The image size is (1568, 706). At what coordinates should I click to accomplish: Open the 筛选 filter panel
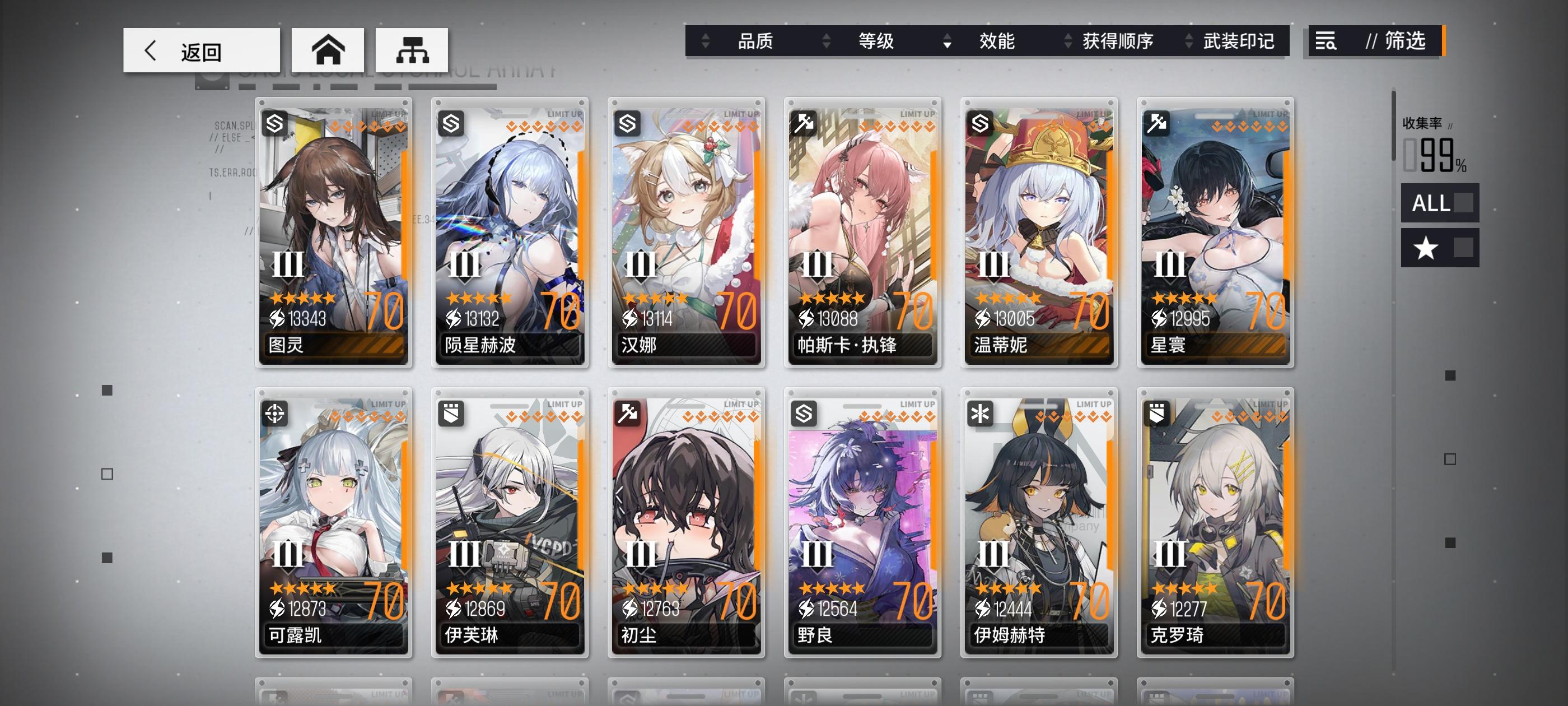(1407, 41)
